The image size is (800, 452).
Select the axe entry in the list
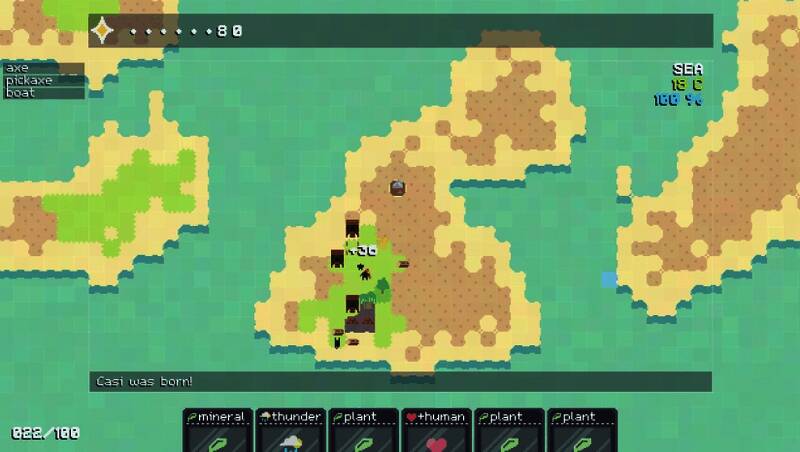click(x=43, y=68)
